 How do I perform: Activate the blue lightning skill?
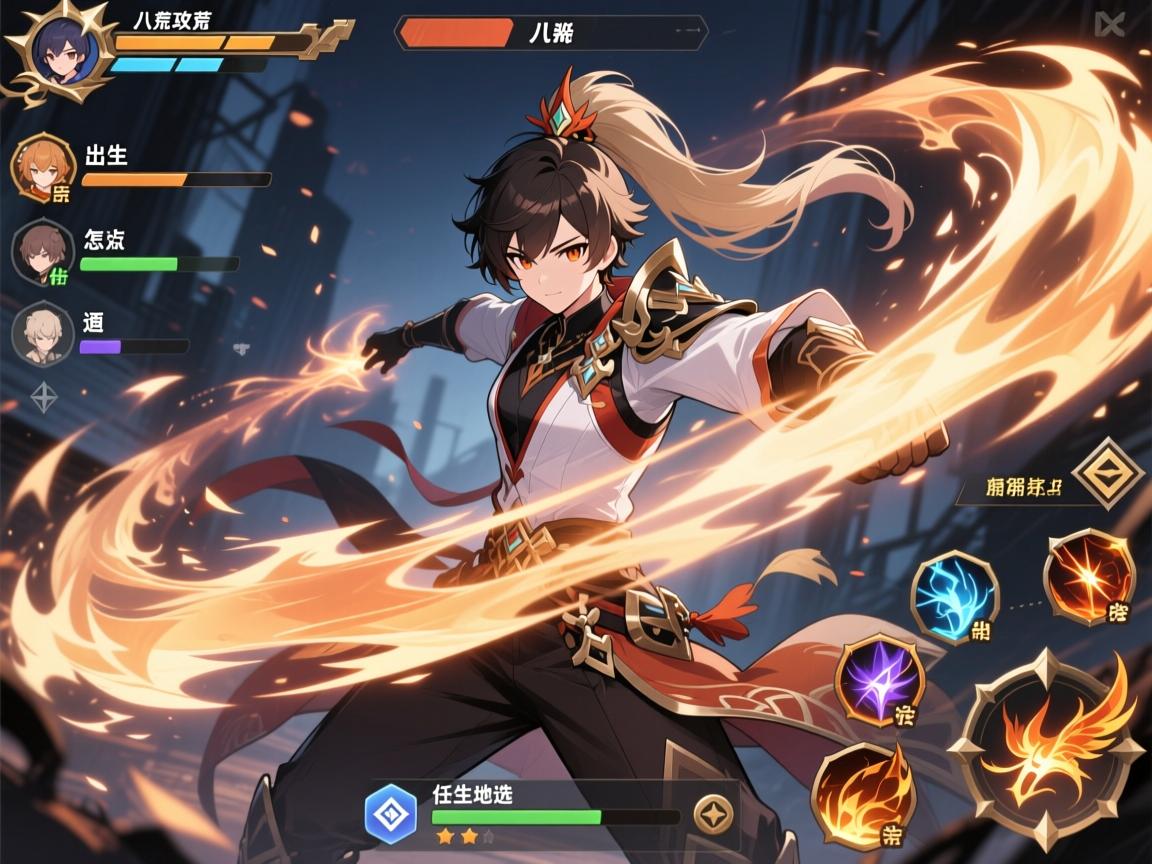coord(954,597)
